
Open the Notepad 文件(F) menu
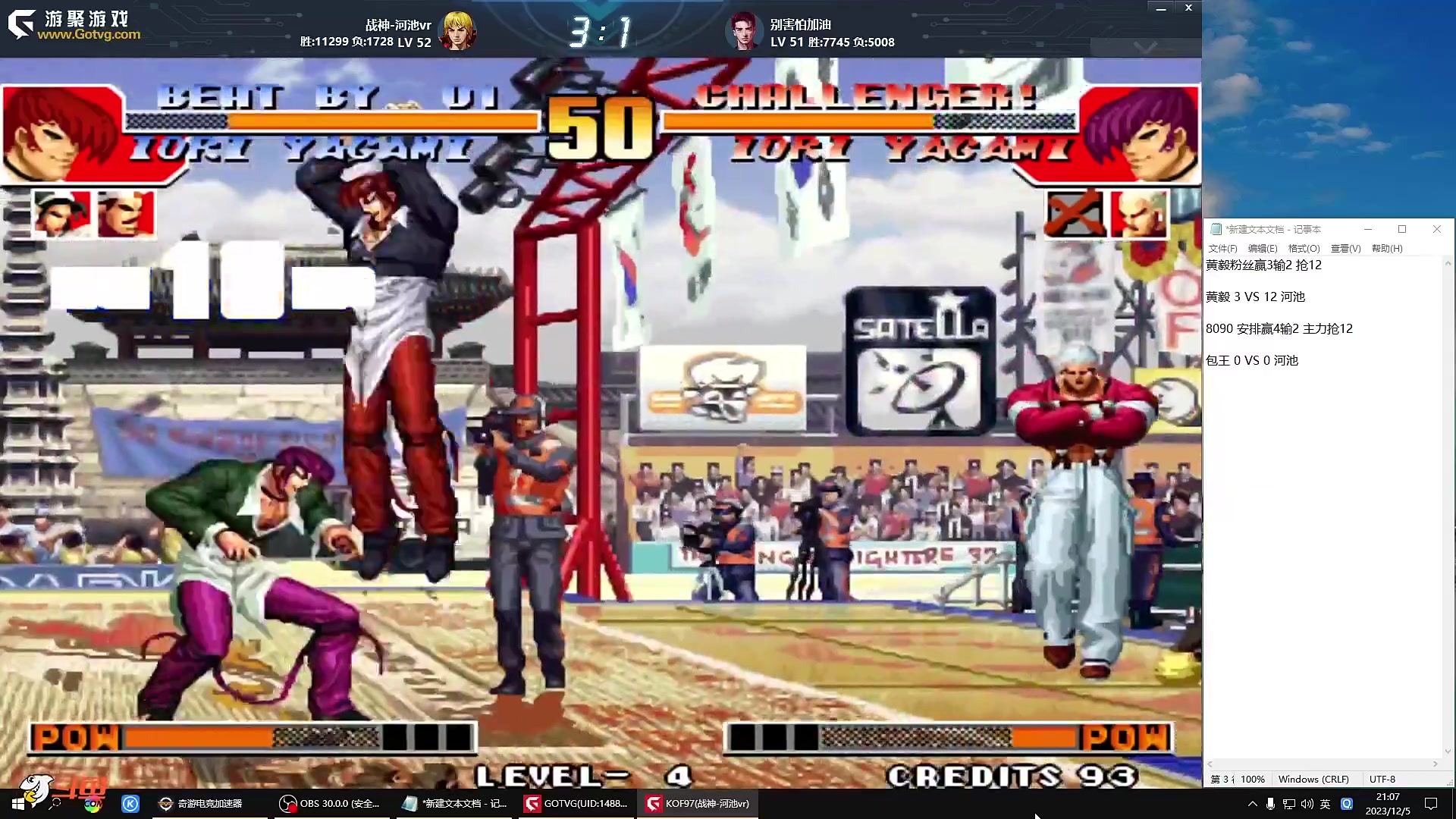[1222, 248]
